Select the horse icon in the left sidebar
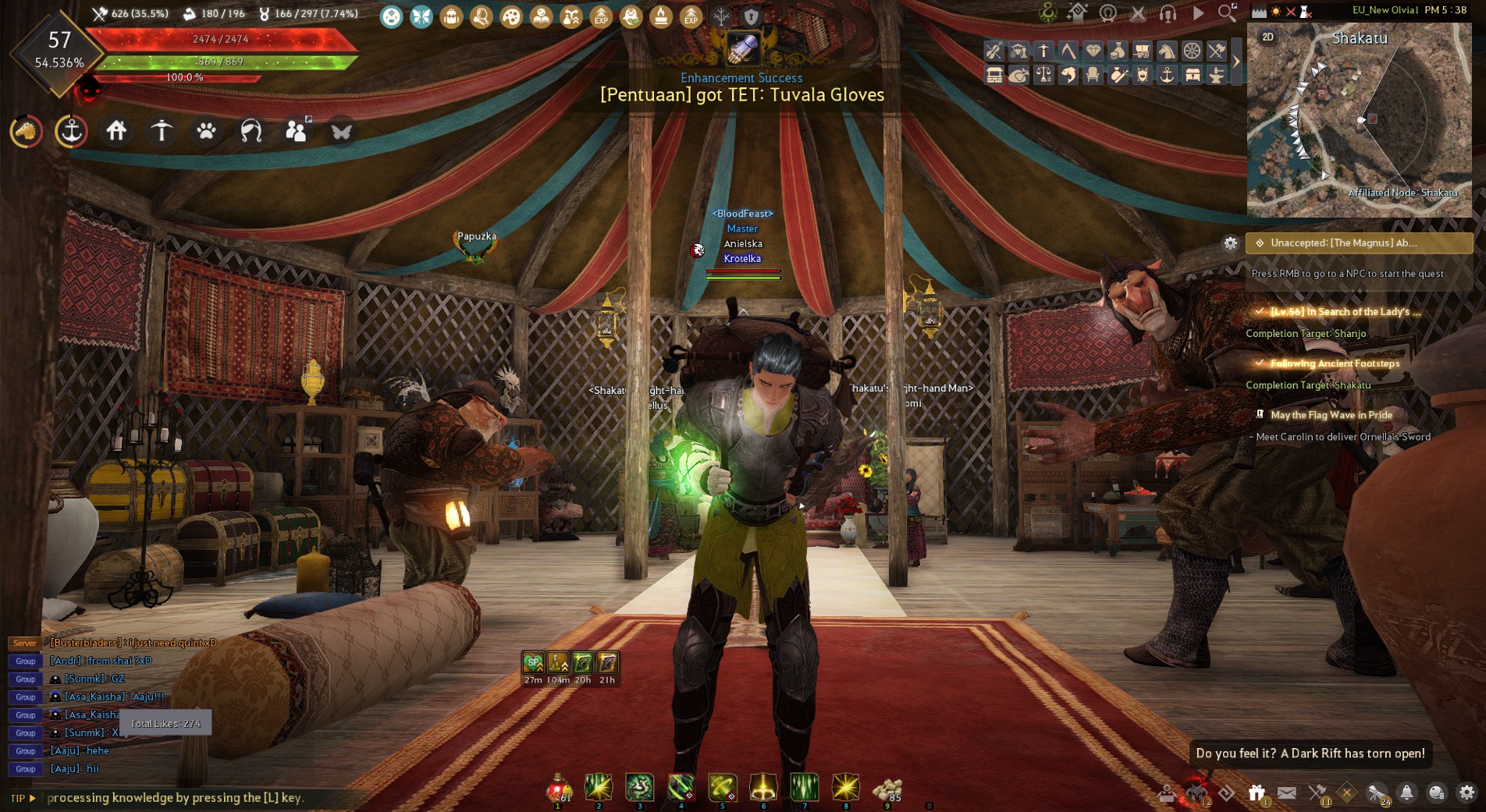 [25, 132]
